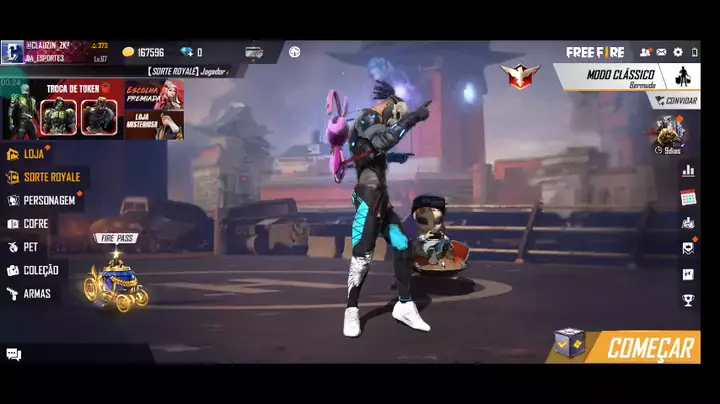The height and width of the screenshot is (404, 720).
Task: Go to the Cofre vault menu
Action: tap(35, 224)
